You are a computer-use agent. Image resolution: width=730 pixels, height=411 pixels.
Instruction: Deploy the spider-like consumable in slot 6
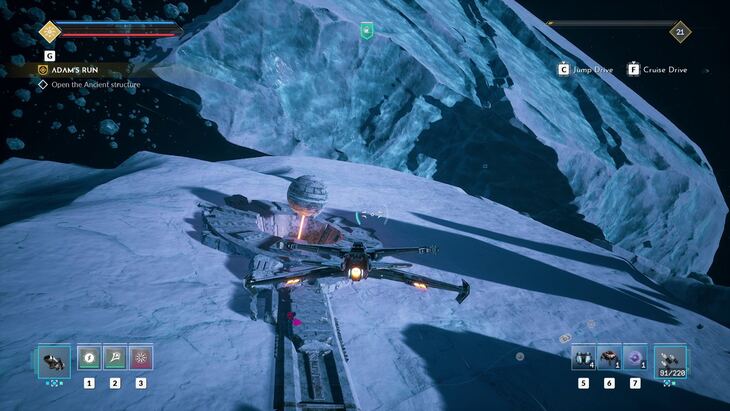(609, 357)
